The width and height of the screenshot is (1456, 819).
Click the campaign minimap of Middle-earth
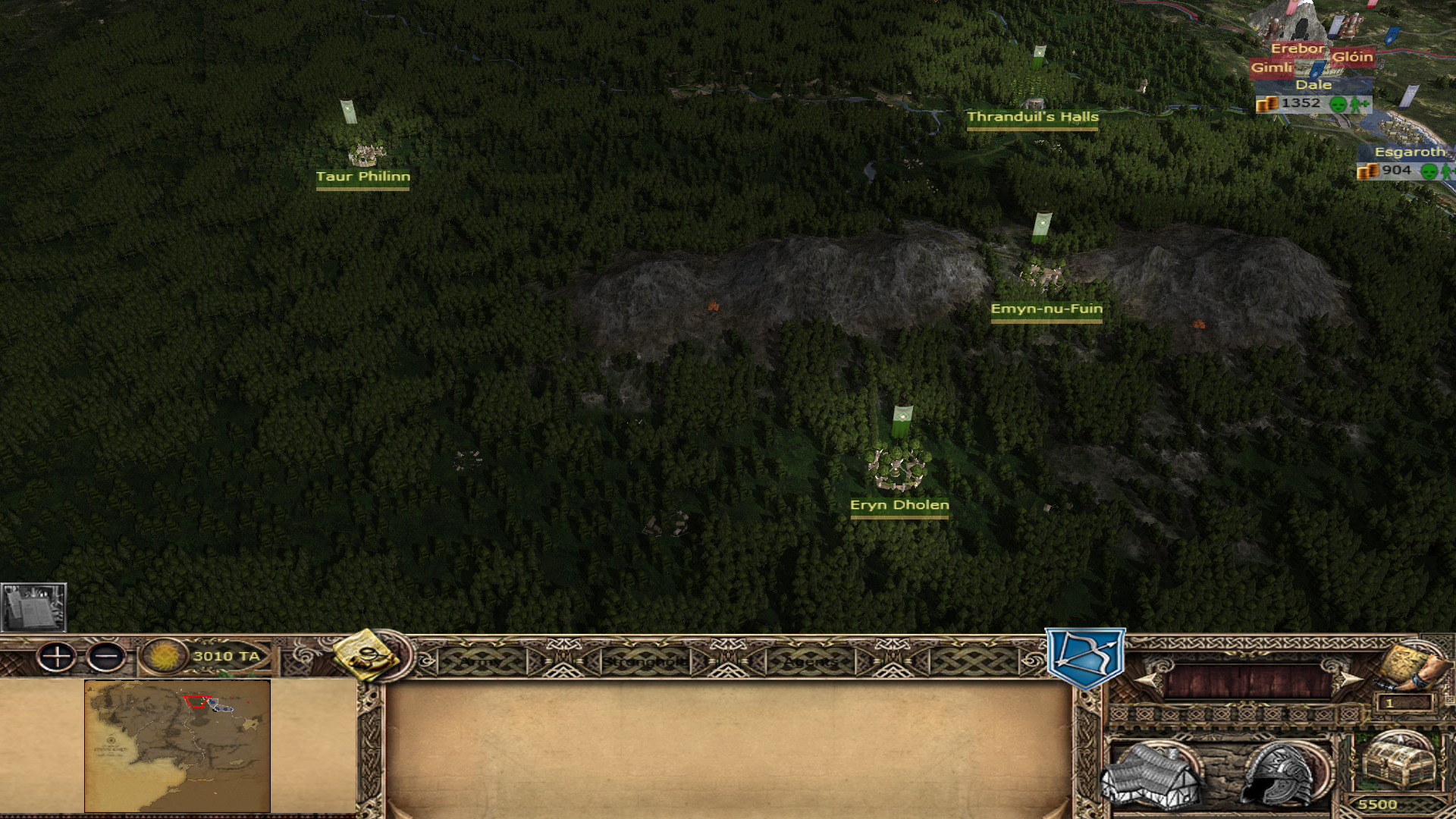[177, 745]
